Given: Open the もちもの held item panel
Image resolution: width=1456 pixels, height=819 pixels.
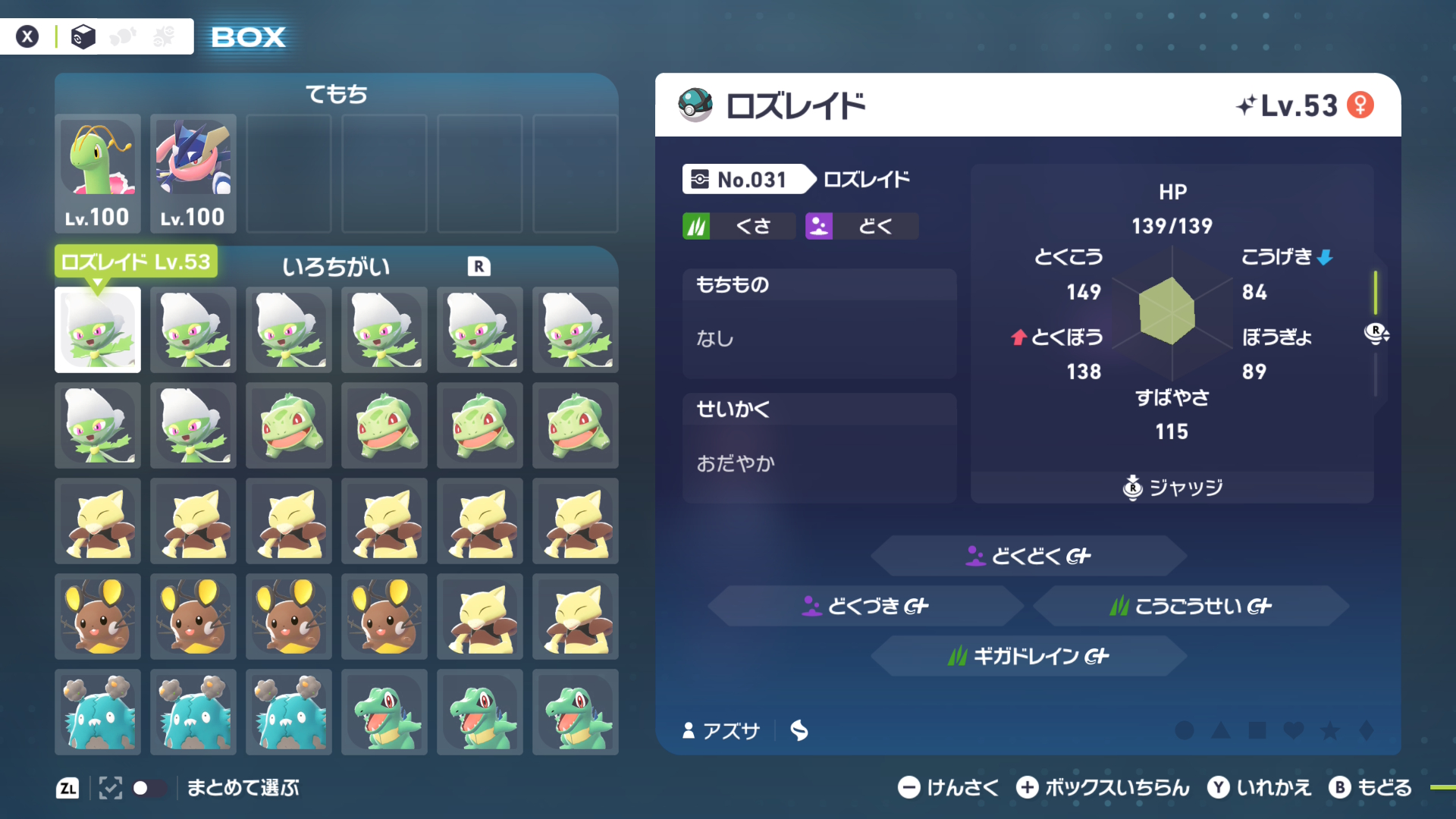Looking at the screenshot, I should point(819,324).
